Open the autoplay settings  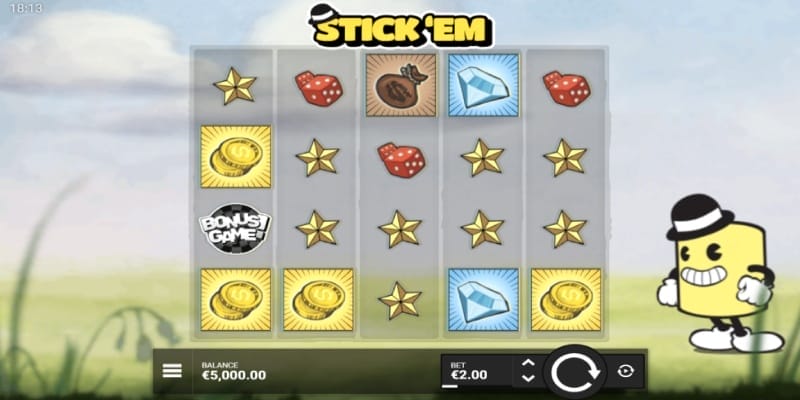(x=626, y=371)
